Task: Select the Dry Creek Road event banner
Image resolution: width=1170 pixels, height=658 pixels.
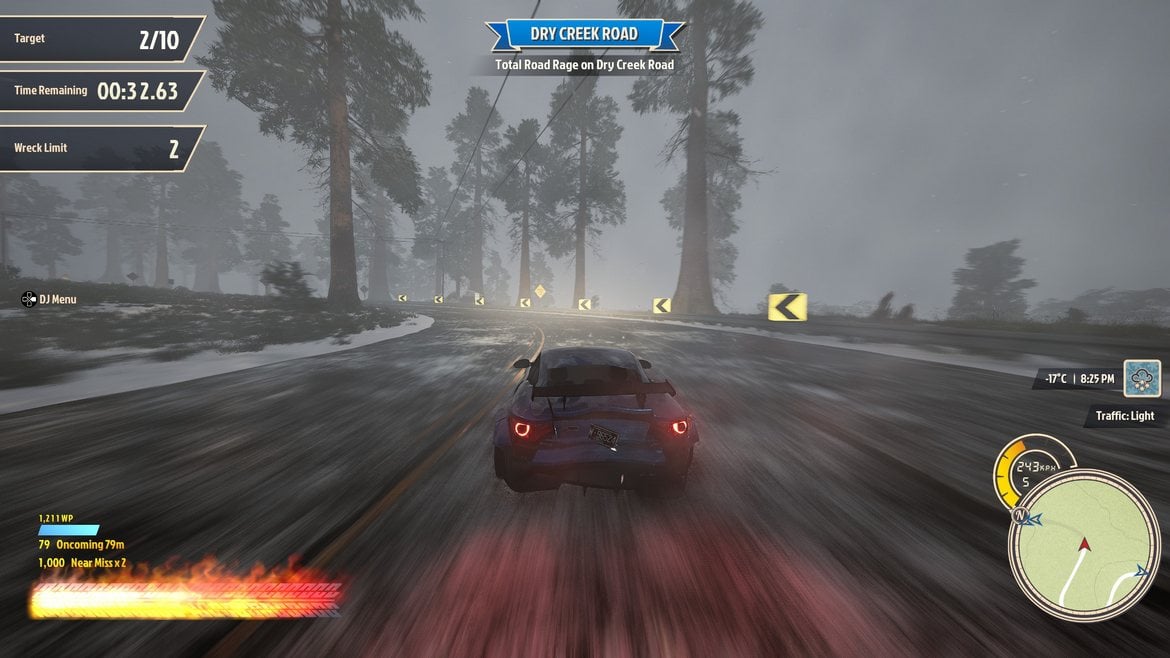Action: (x=584, y=35)
